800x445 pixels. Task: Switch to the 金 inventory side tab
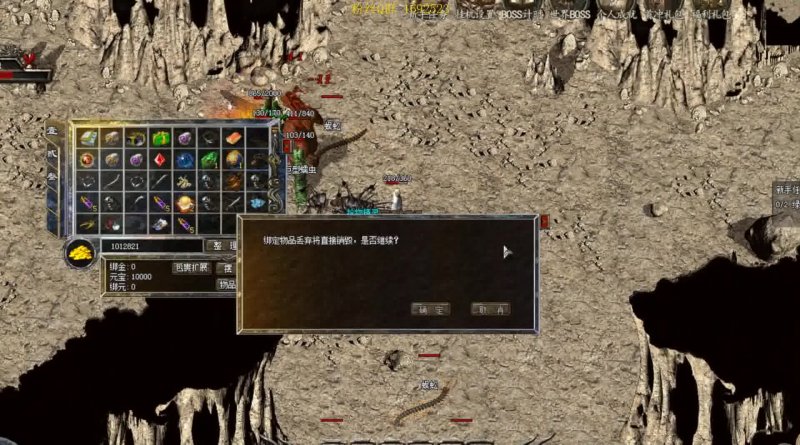[x=52, y=132]
